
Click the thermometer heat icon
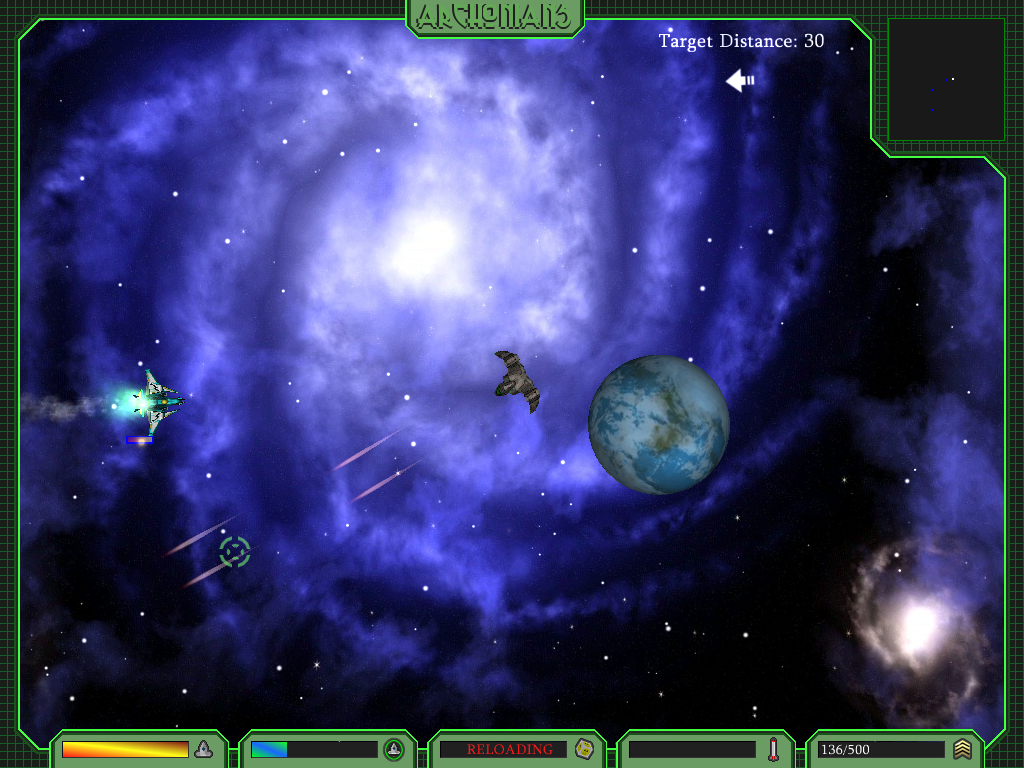click(x=773, y=749)
